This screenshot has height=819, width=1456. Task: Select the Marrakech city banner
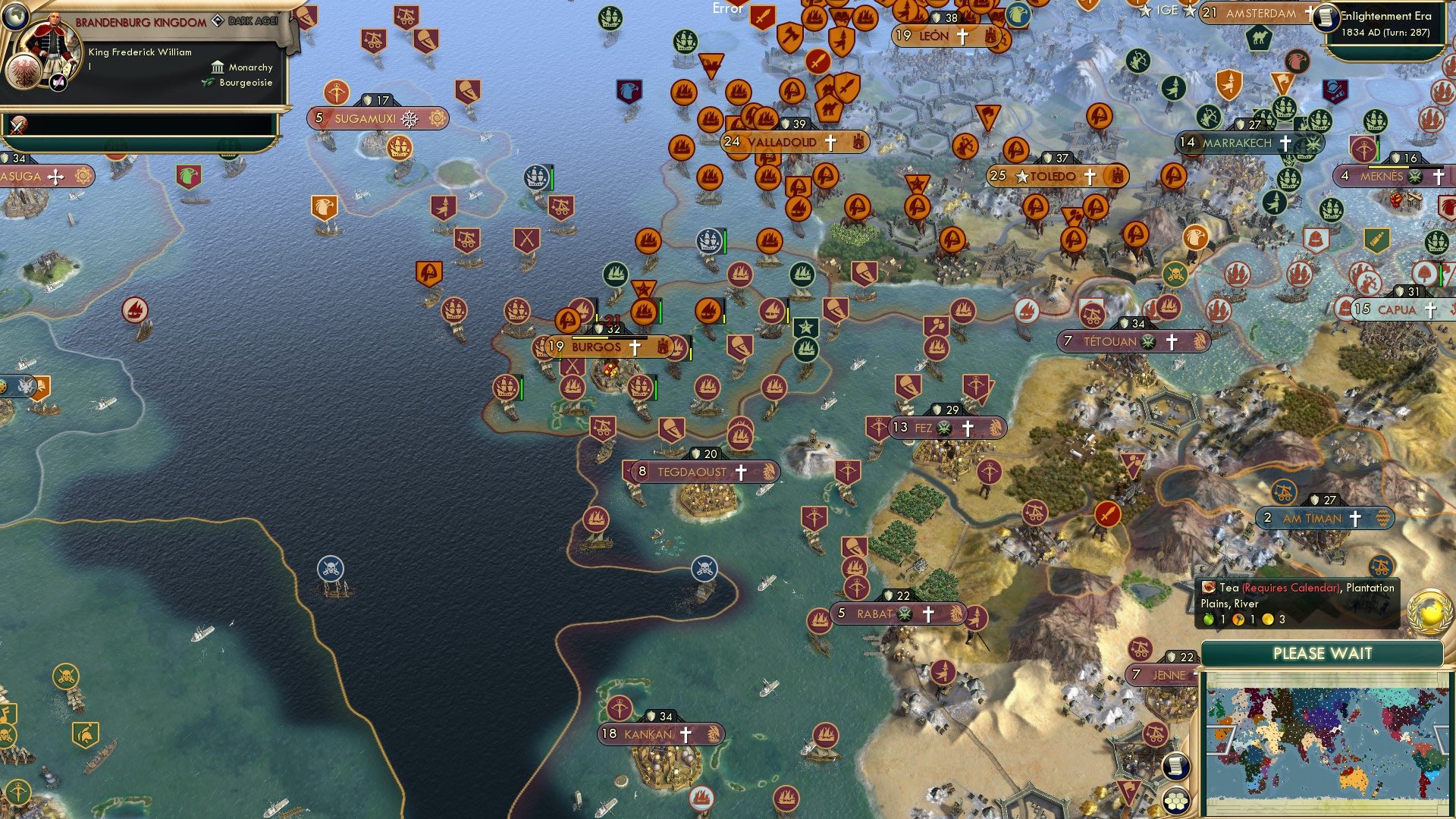coord(1238,142)
